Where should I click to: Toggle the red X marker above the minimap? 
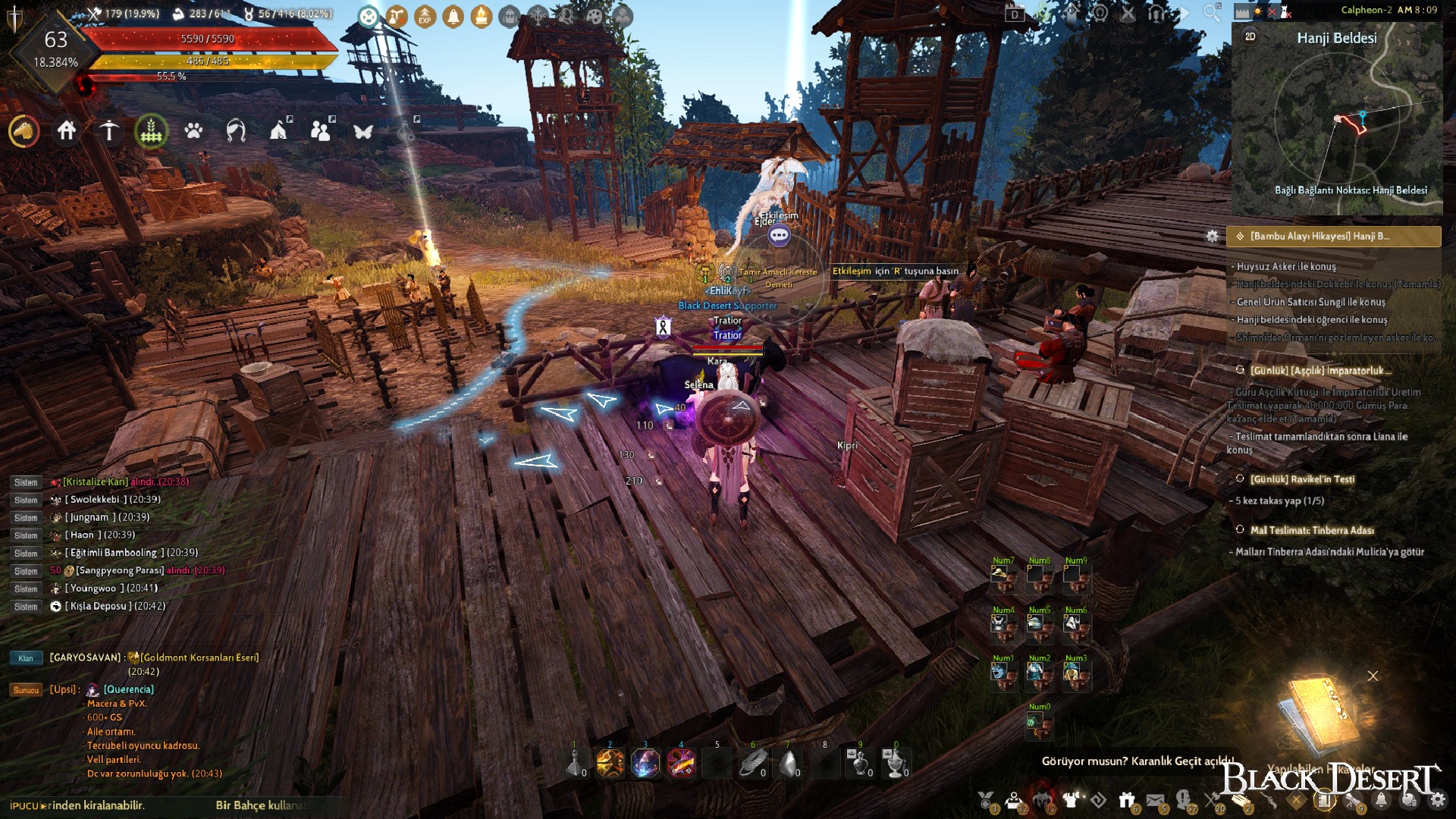point(1272,12)
